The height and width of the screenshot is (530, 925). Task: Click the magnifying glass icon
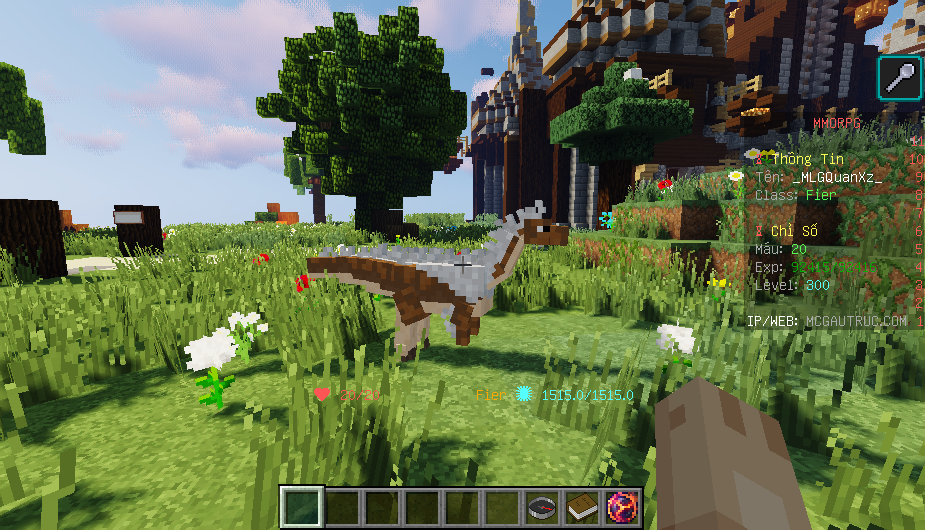click(x=899, y=78)
